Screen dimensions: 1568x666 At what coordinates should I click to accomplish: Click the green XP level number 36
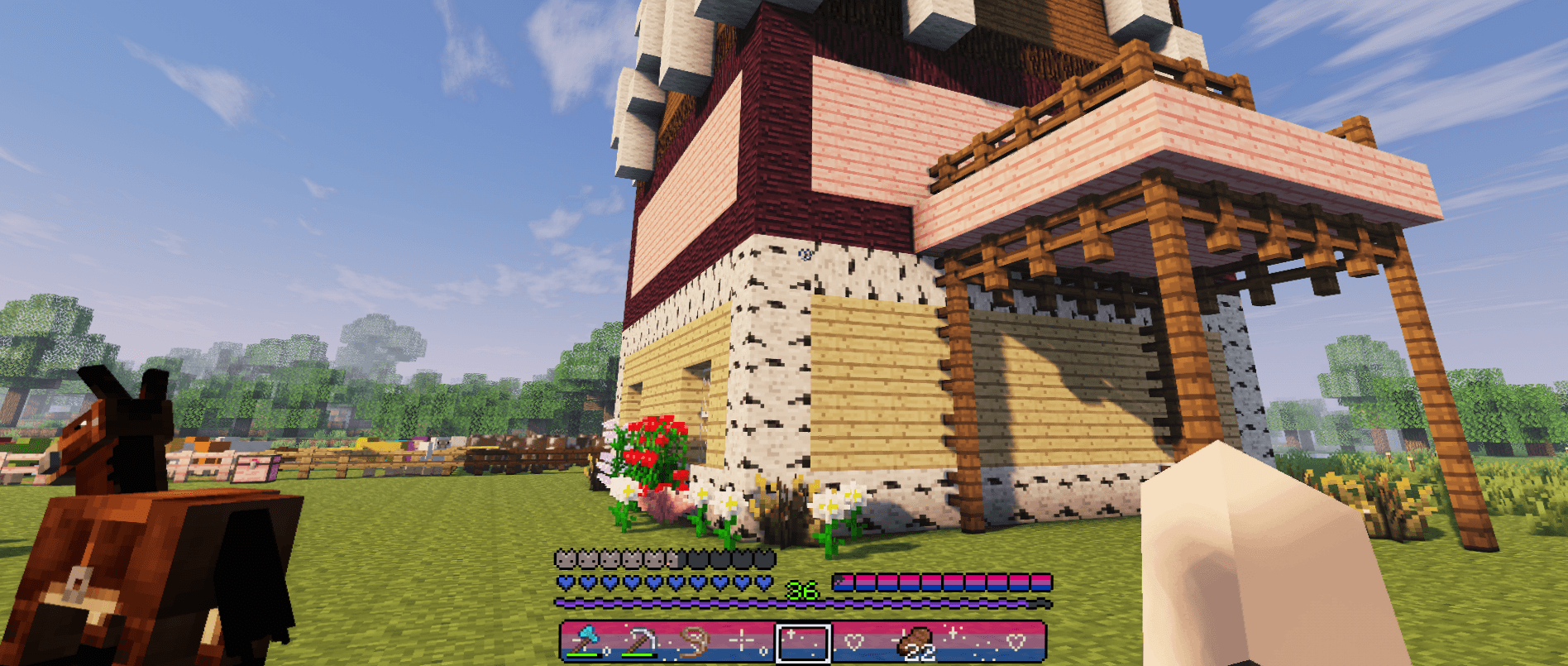pos(801,589)
